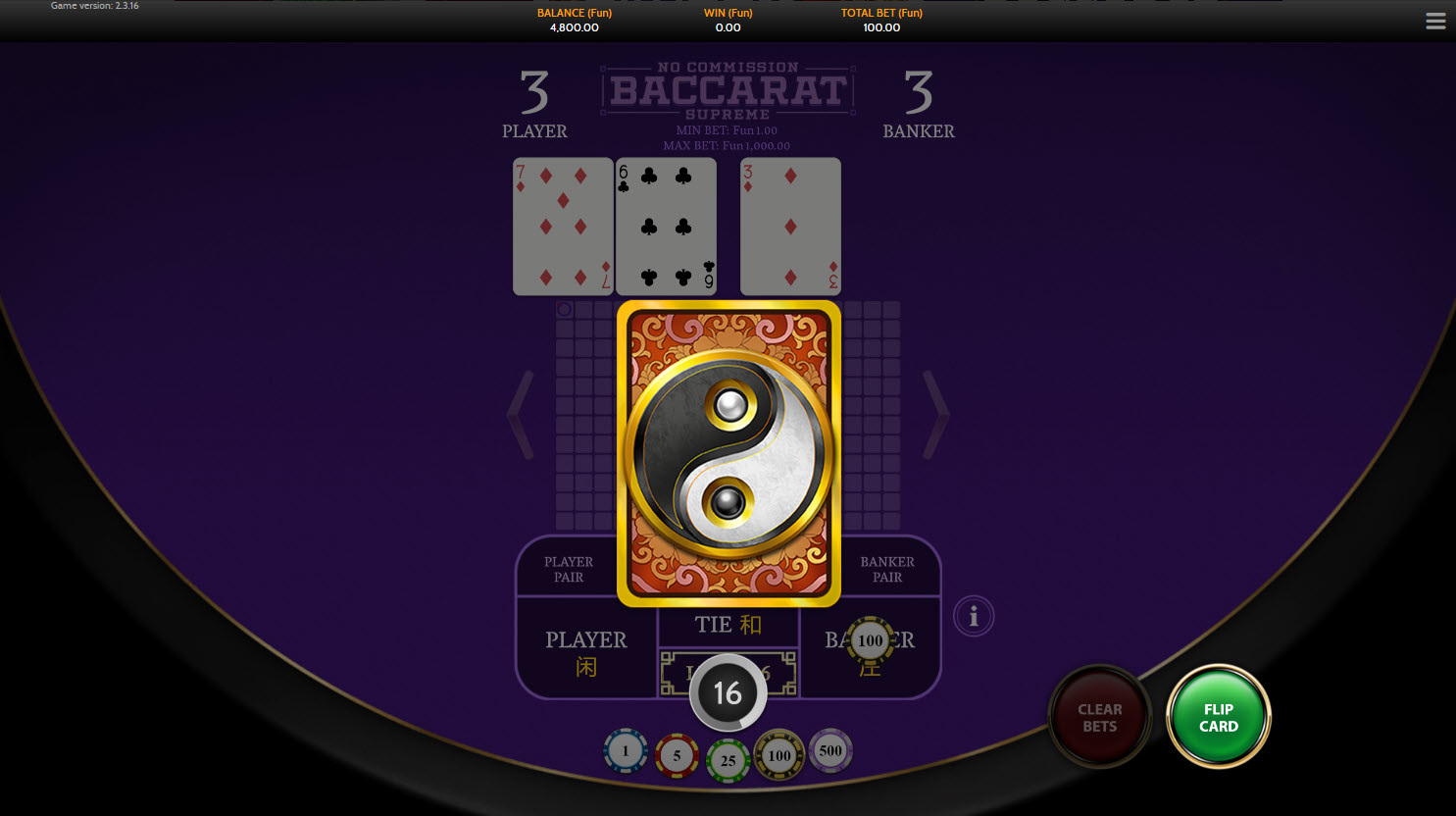
Task: Show game info with the 'i' icon
Action: coord(974,617)
